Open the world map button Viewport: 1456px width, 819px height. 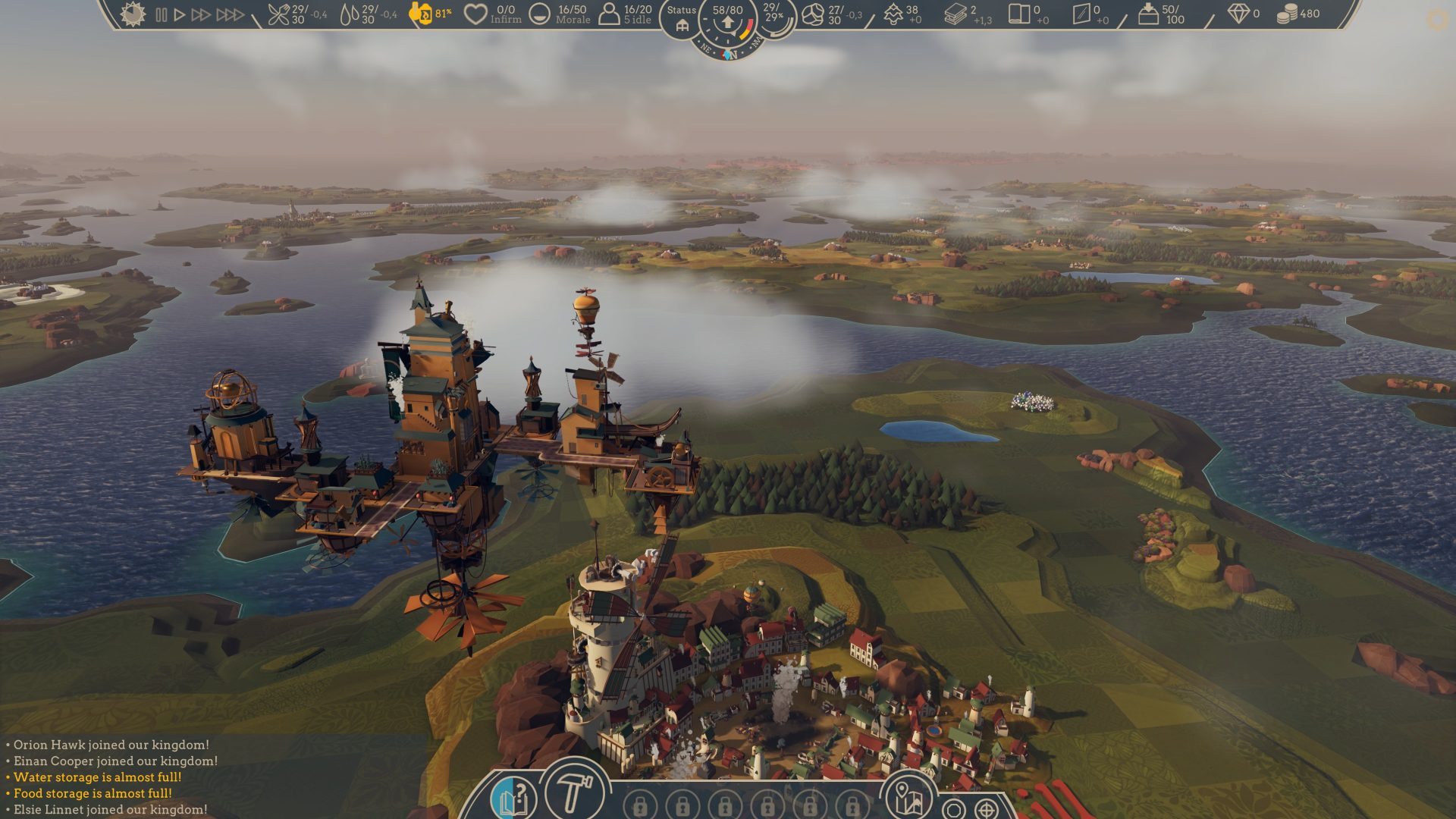pyautogui.click(x=907, y=799)
